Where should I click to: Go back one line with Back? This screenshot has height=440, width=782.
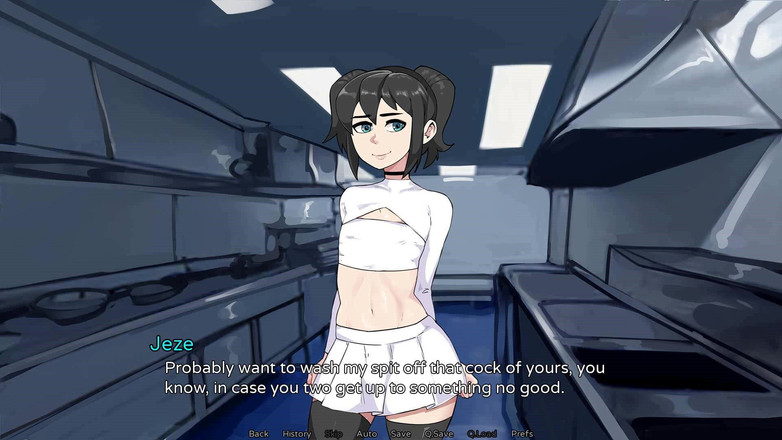point(259,434)
